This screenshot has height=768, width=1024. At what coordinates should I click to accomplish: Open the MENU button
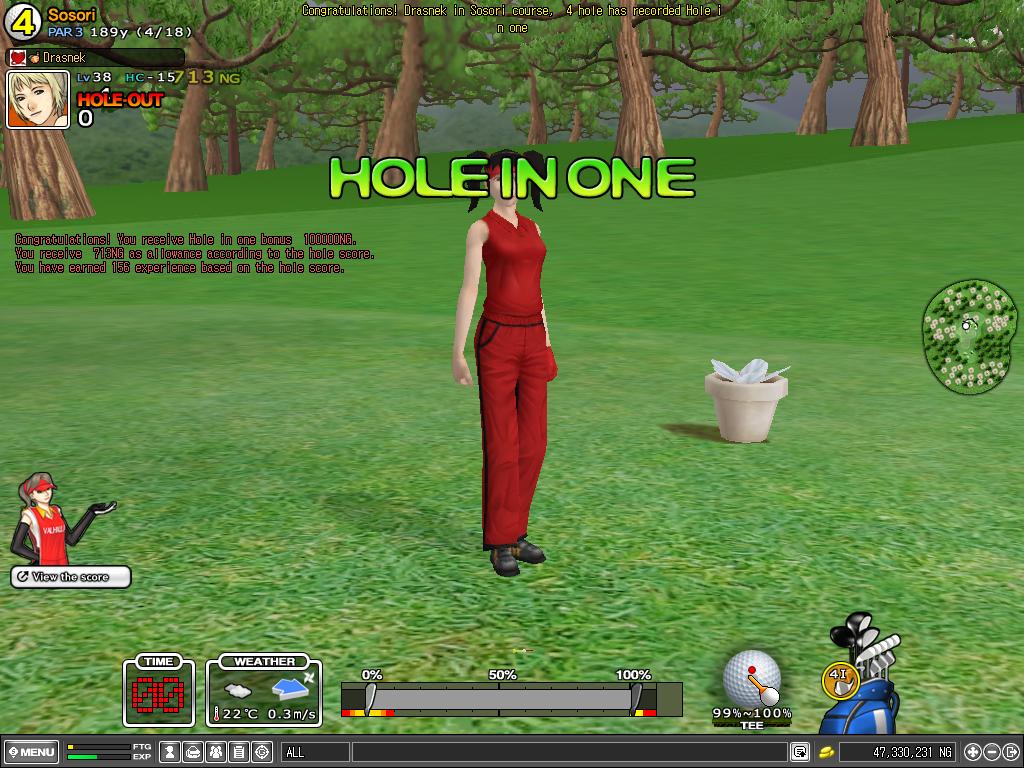(31, 752)
